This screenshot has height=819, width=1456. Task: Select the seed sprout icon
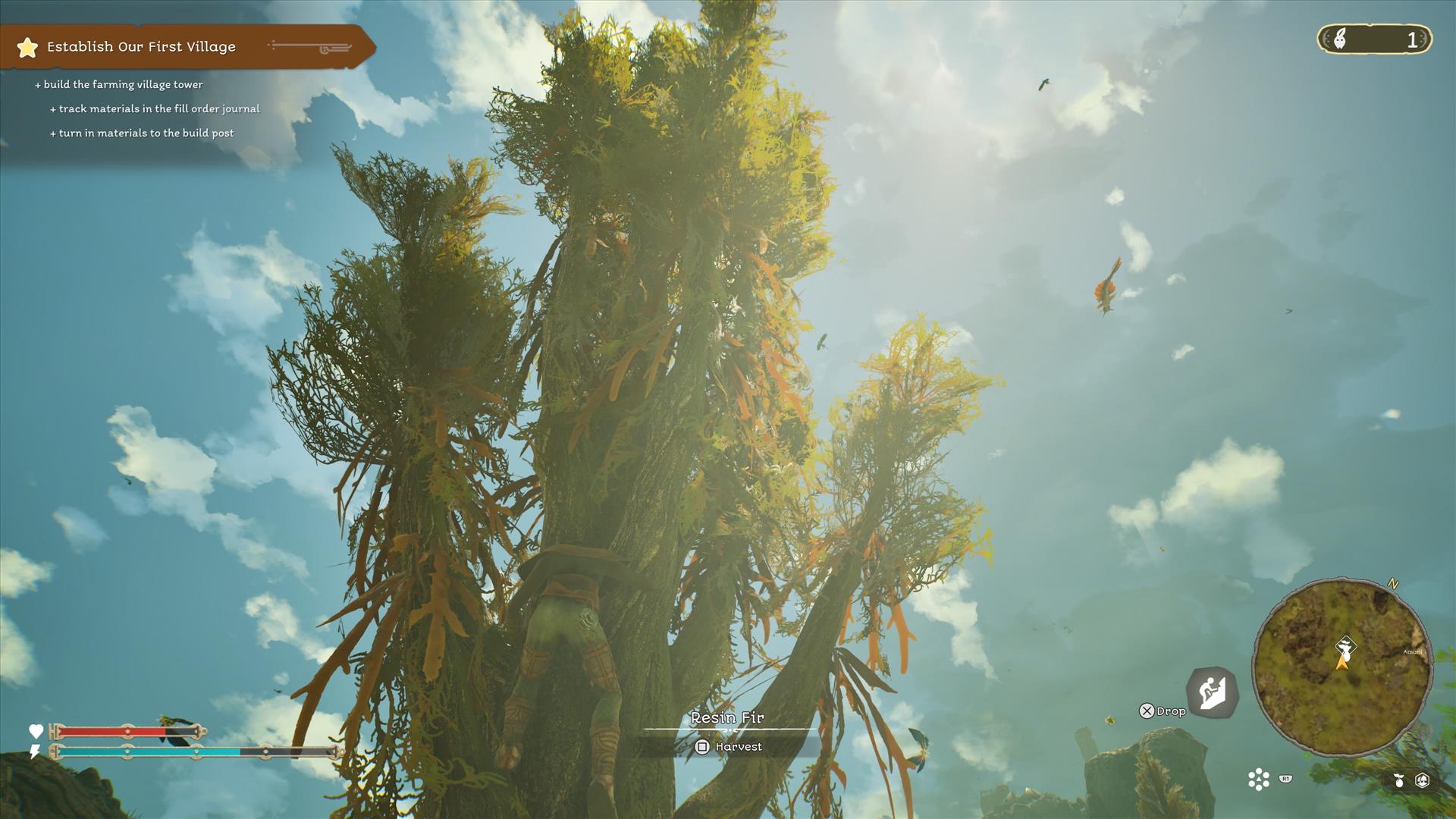coord(1398,780)
